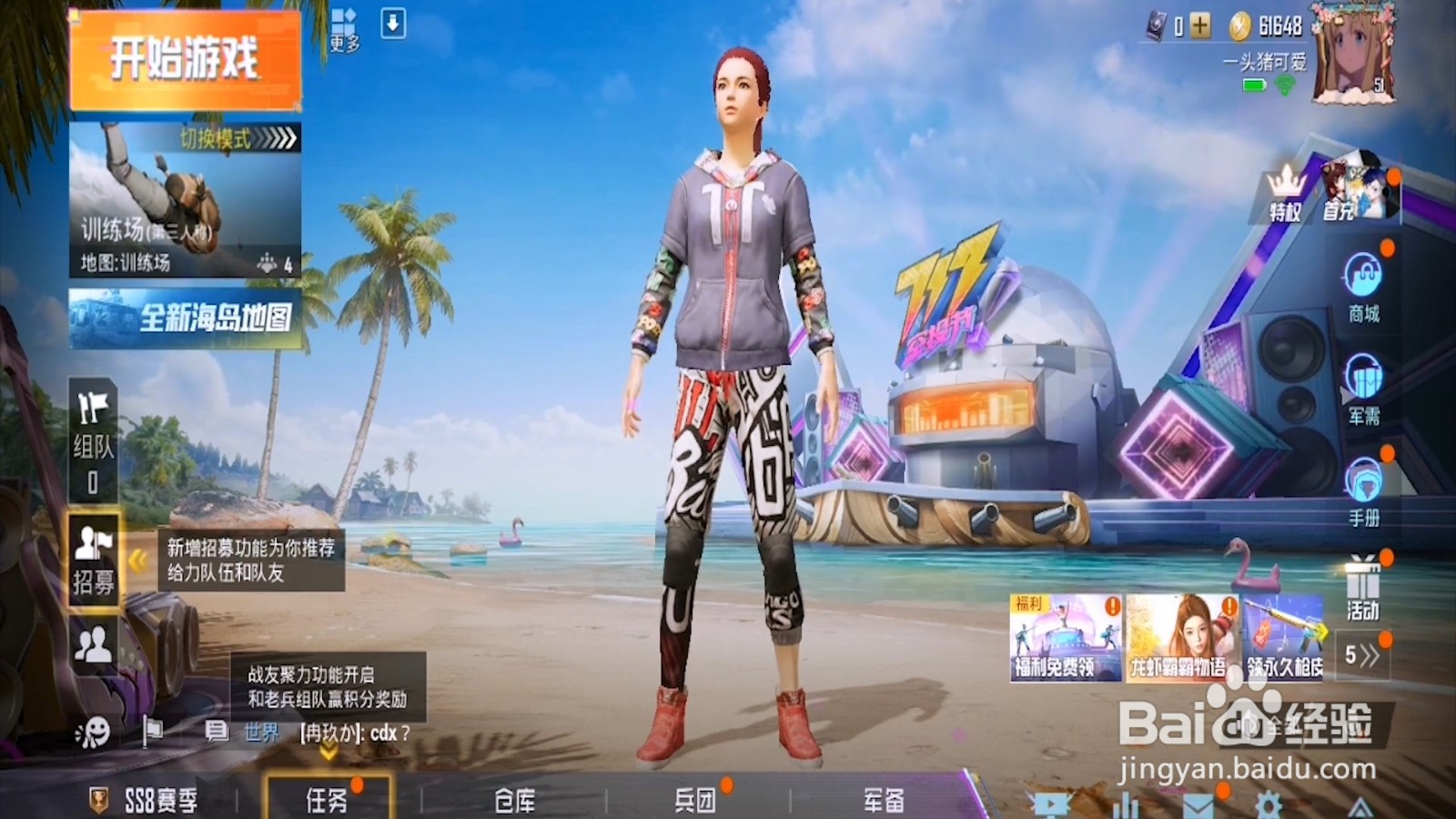The height and width of the screenshot is (819, 1456).
Task: Open the settings gear at bottom right
Action: click(x=1269, y=804)
